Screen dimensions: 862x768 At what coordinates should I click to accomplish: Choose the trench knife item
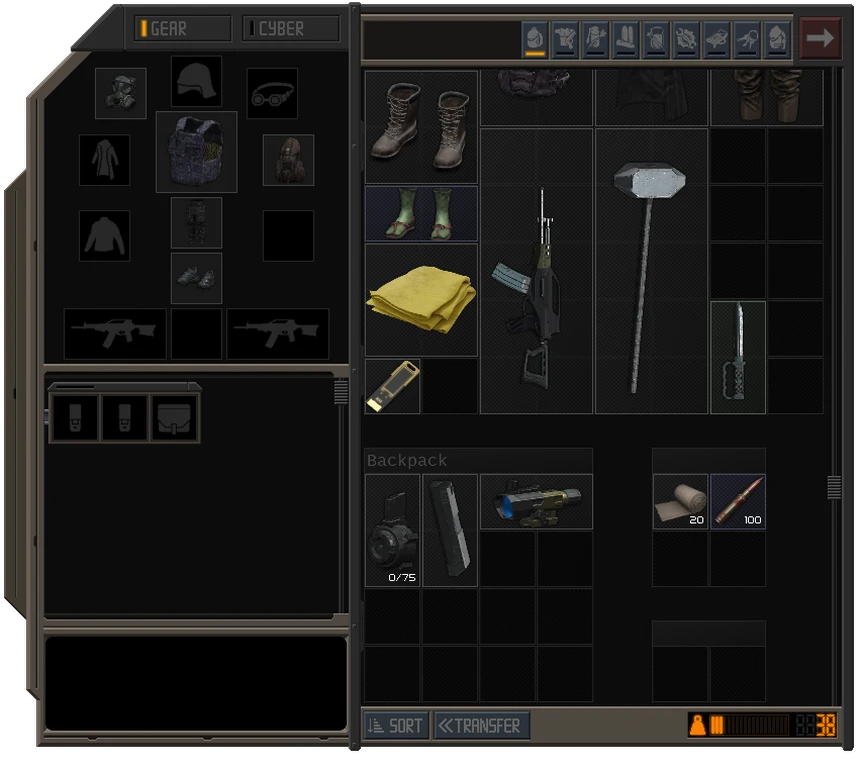click(x=738, y=355)
